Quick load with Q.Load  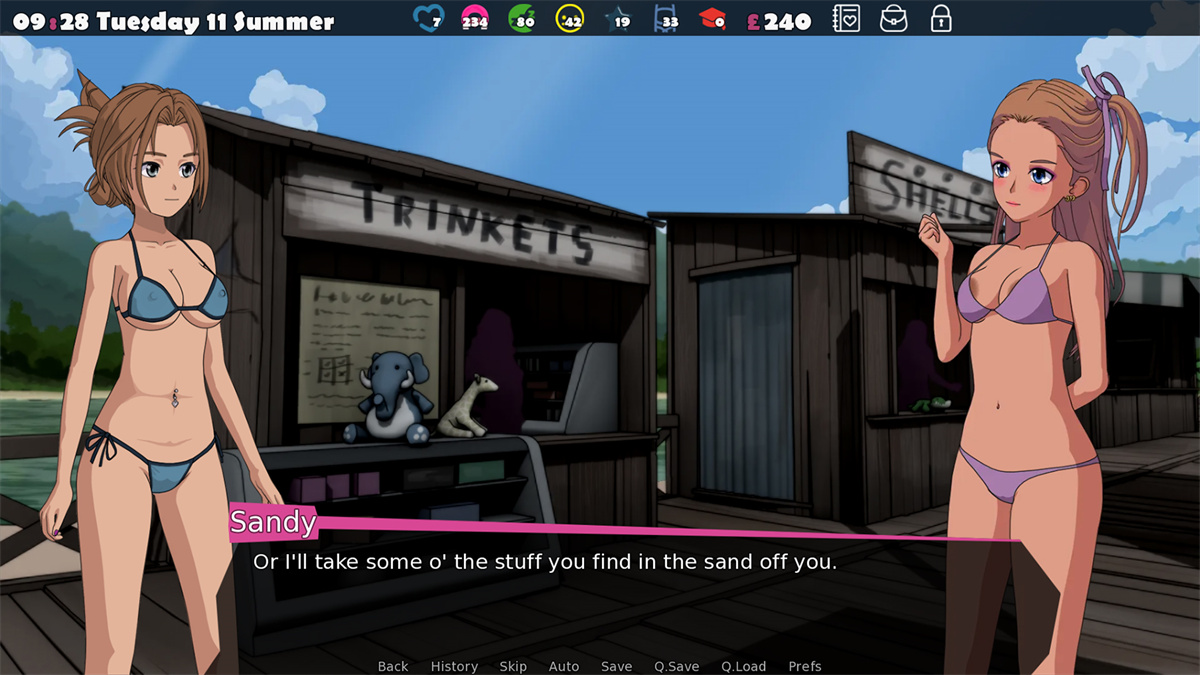point(743,666)
